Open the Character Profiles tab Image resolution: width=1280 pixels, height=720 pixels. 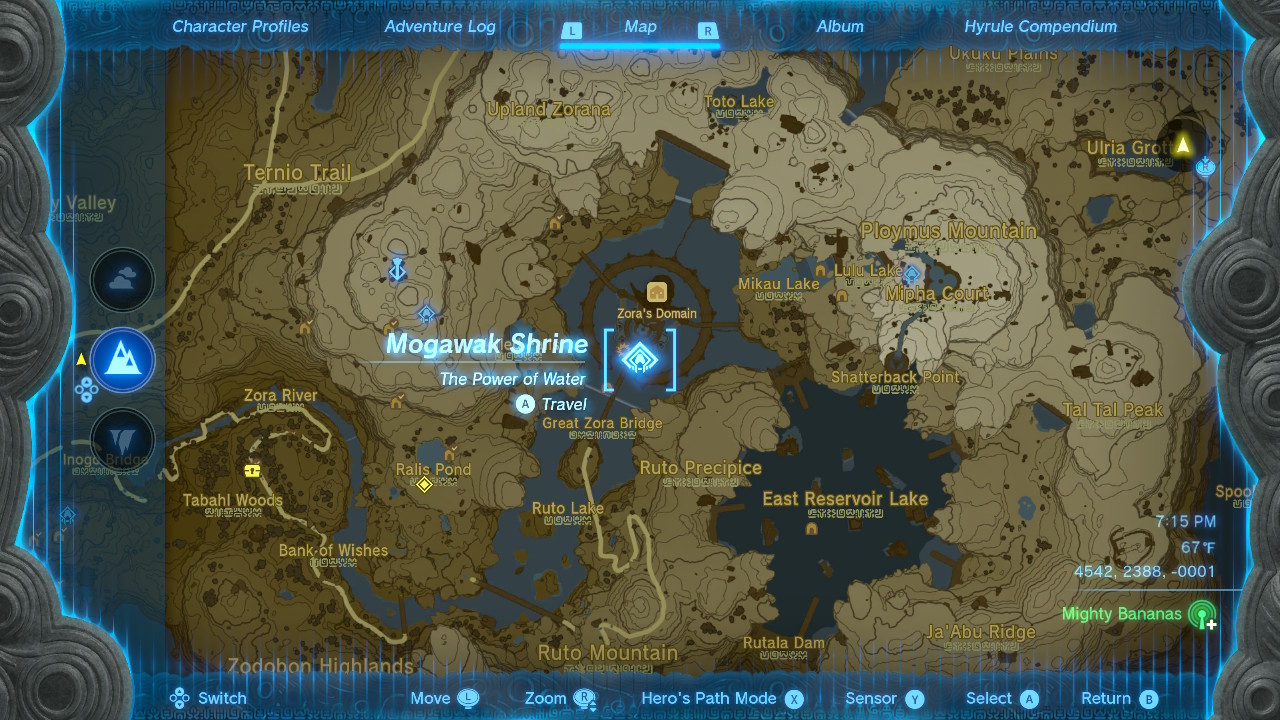click(x=240, y=26)
